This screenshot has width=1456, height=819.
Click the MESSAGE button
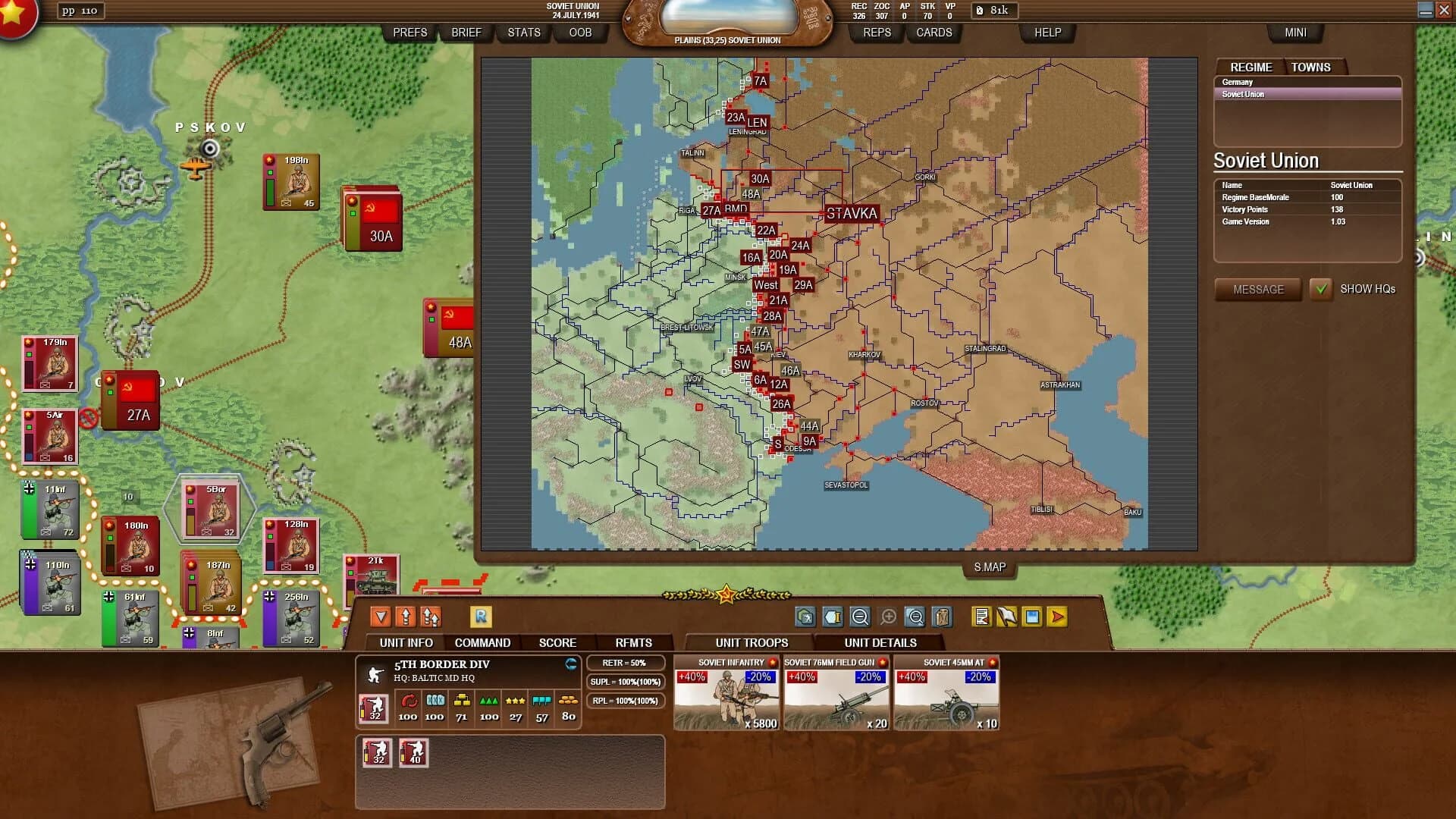tap(1257, 289)
